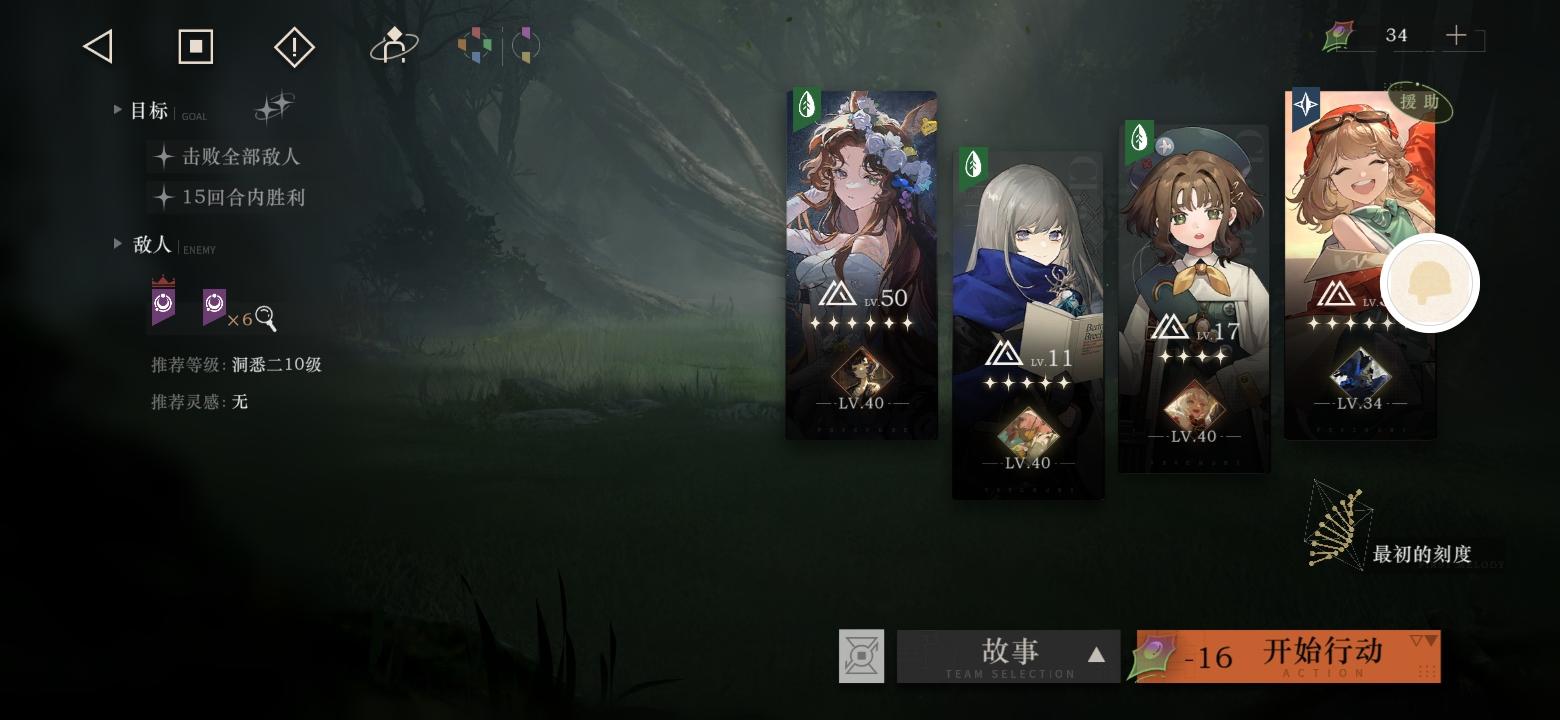Image resolution: width=1560 pixels, height=720 pixels.
Task: Click the stage stop square icon
Action: (195, 46)
